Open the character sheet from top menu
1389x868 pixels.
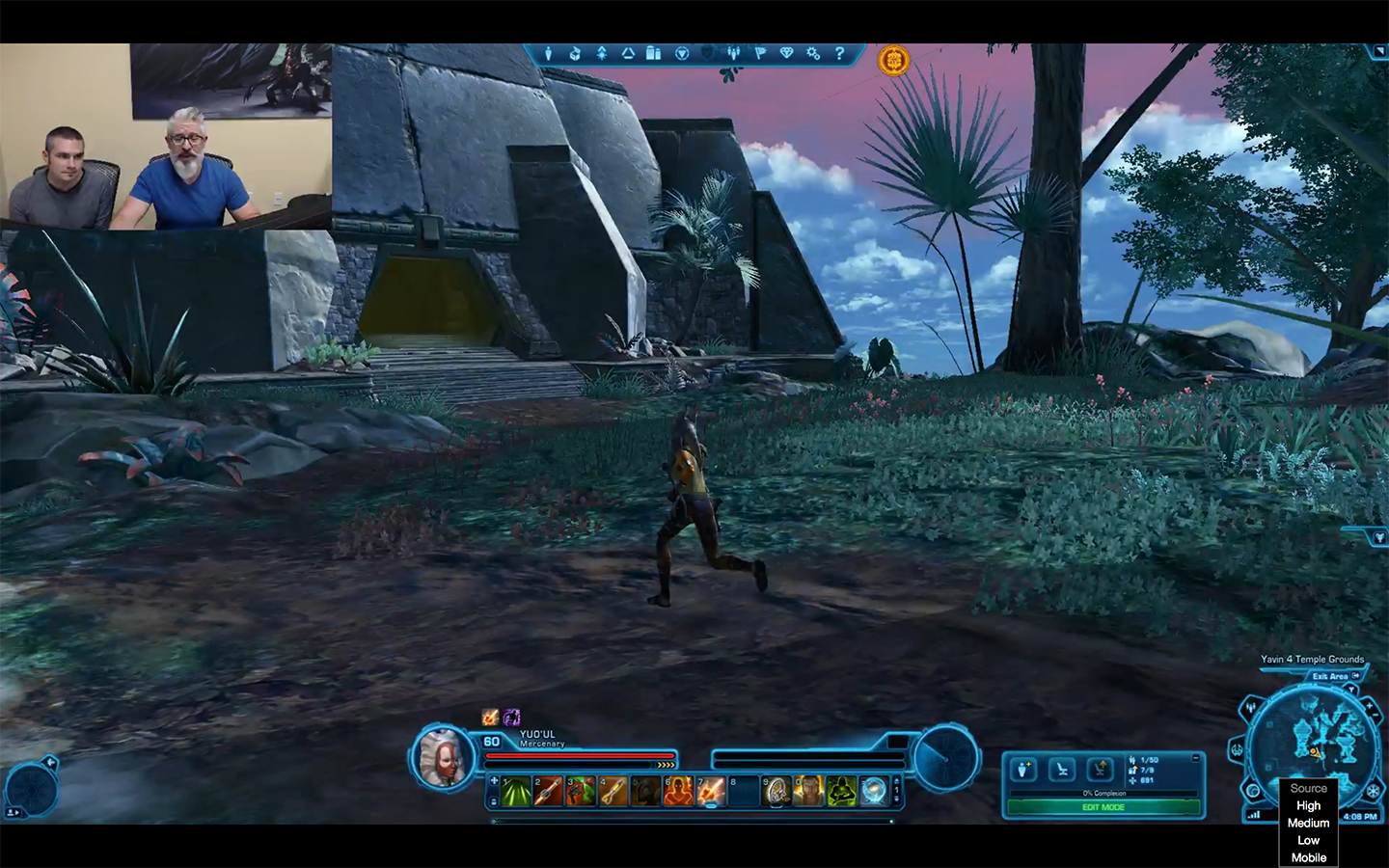pyautogui.click(x=548, y=54)
